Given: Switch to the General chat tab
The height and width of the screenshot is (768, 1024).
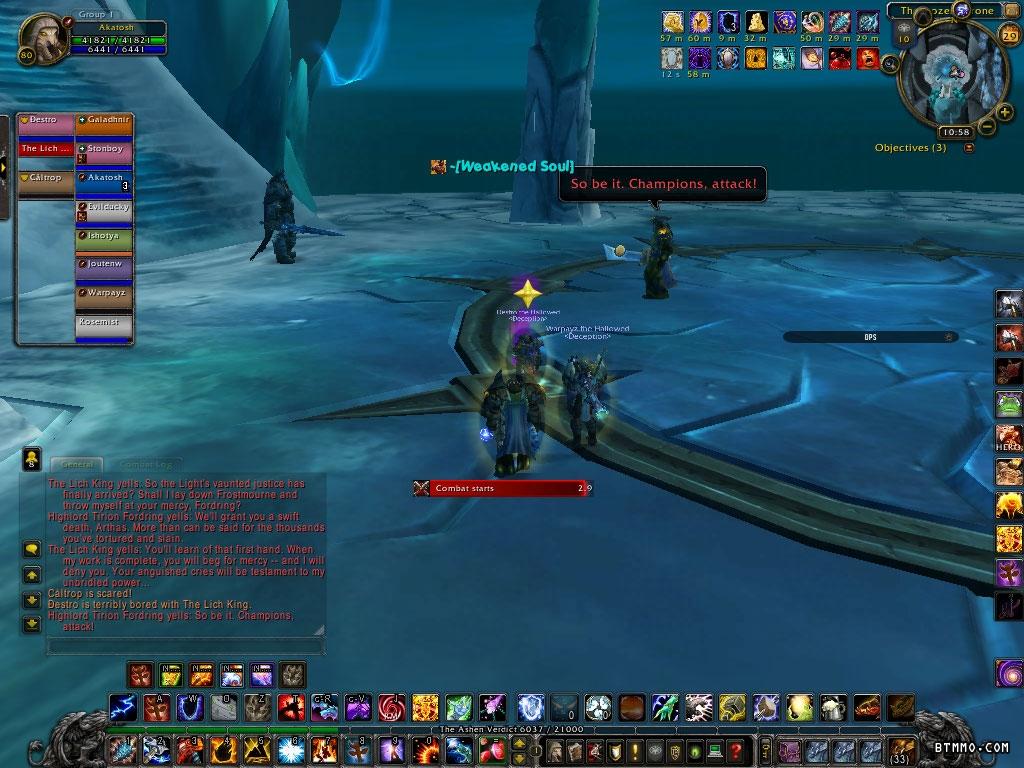Looking at the screenshot, I should point(77,464).
